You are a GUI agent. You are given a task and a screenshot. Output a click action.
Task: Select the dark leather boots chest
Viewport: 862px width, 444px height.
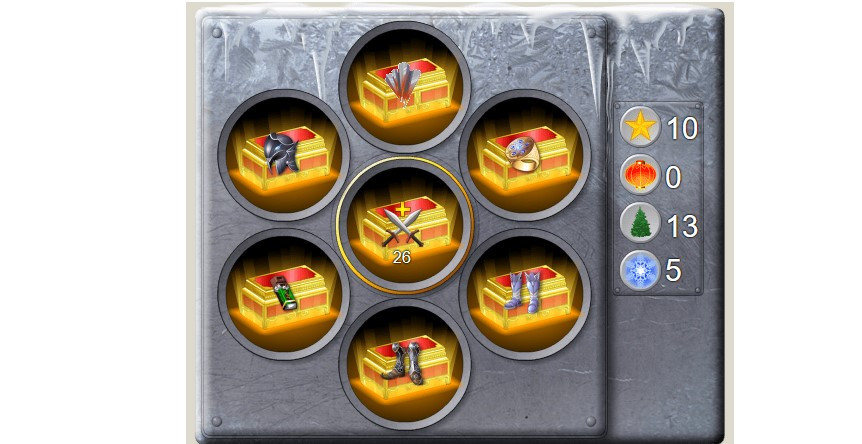pyautogui.click(x=403, y=363)
